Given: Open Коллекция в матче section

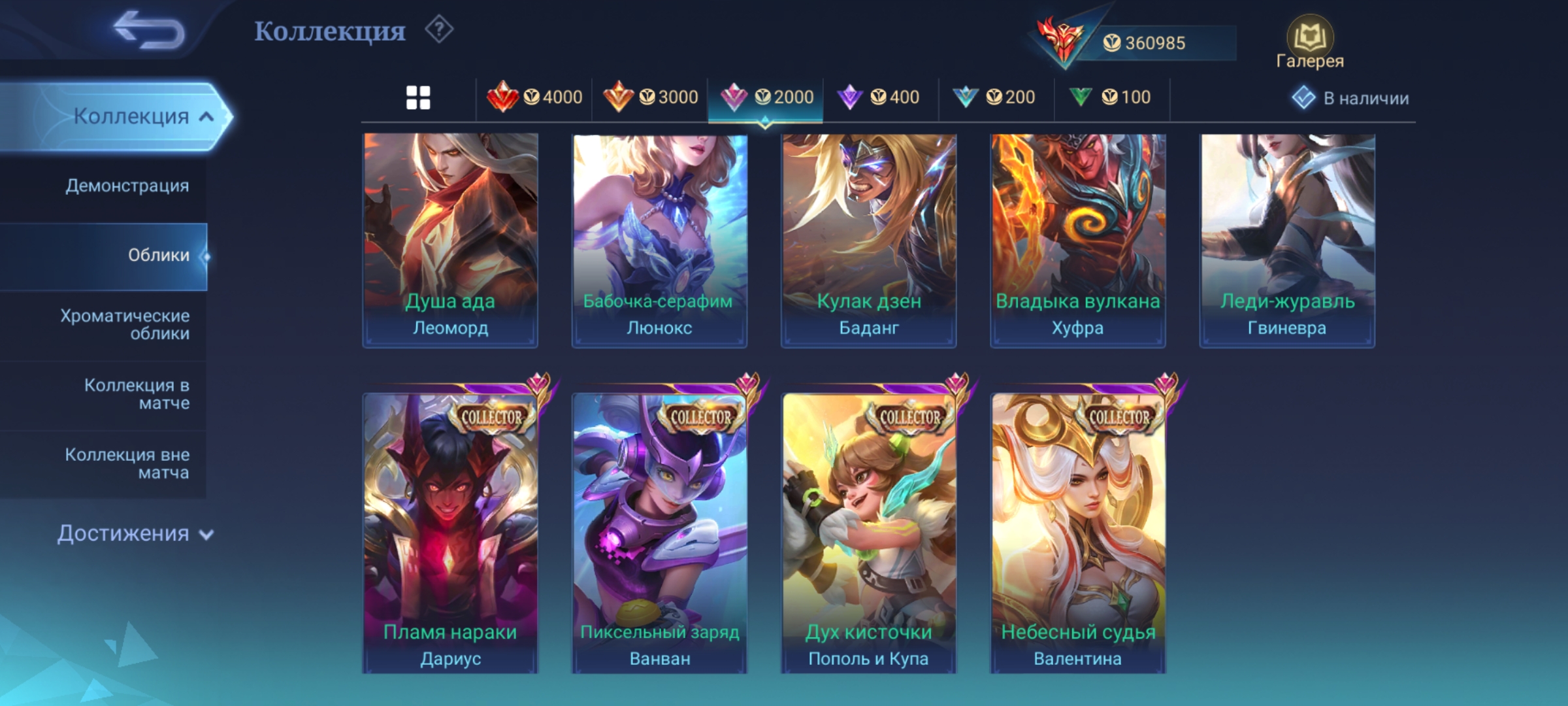Looking at the screenshot, I should point(137,394).
